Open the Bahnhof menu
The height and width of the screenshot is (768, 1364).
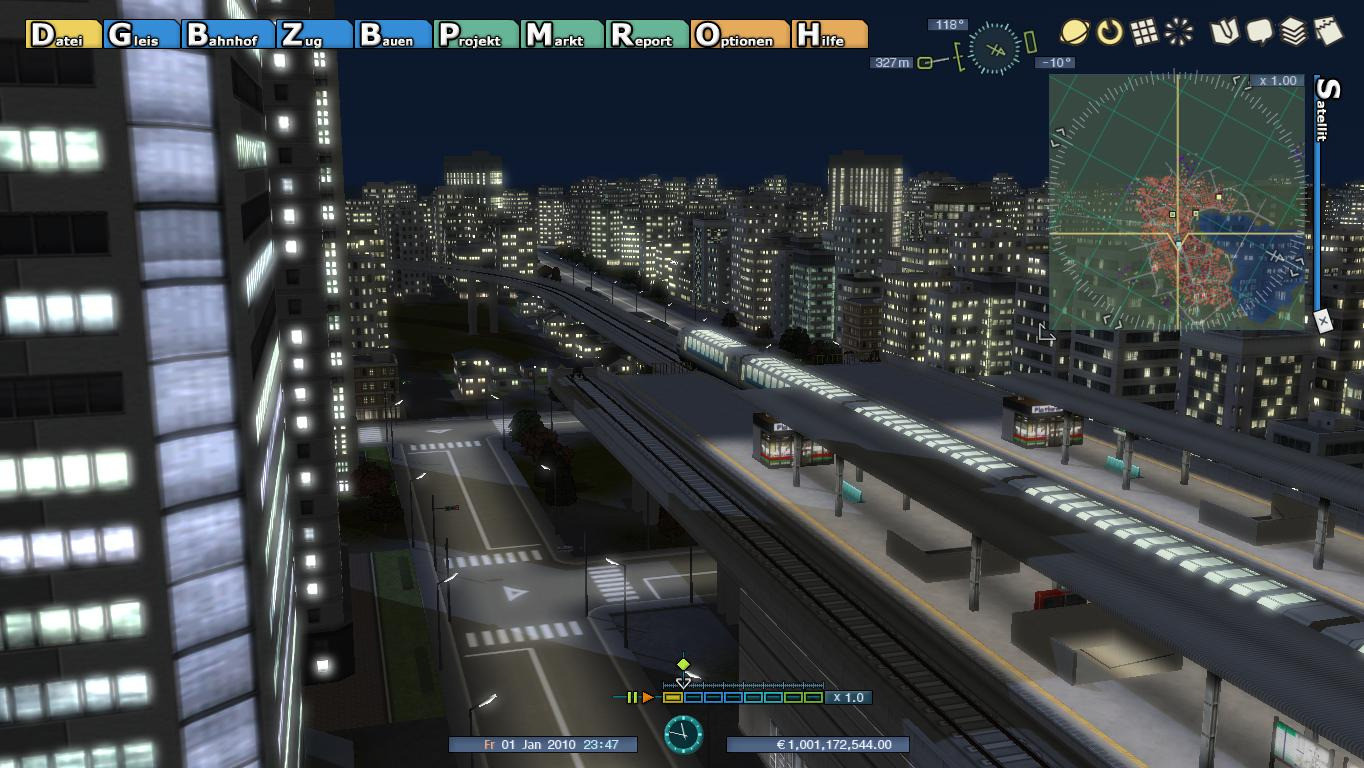228,35
